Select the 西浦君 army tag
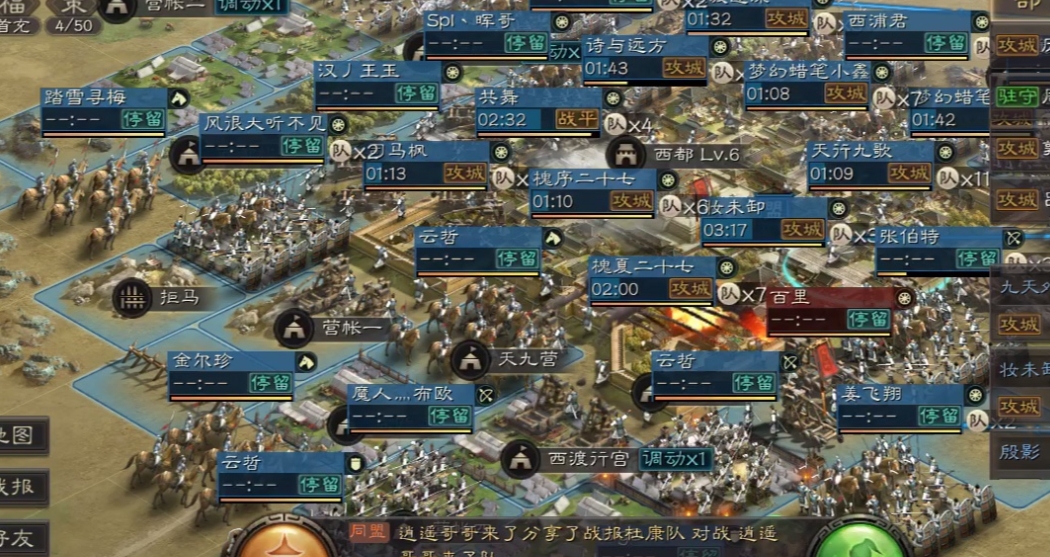This screenshot has width=1050, height=557. point(906,33)
